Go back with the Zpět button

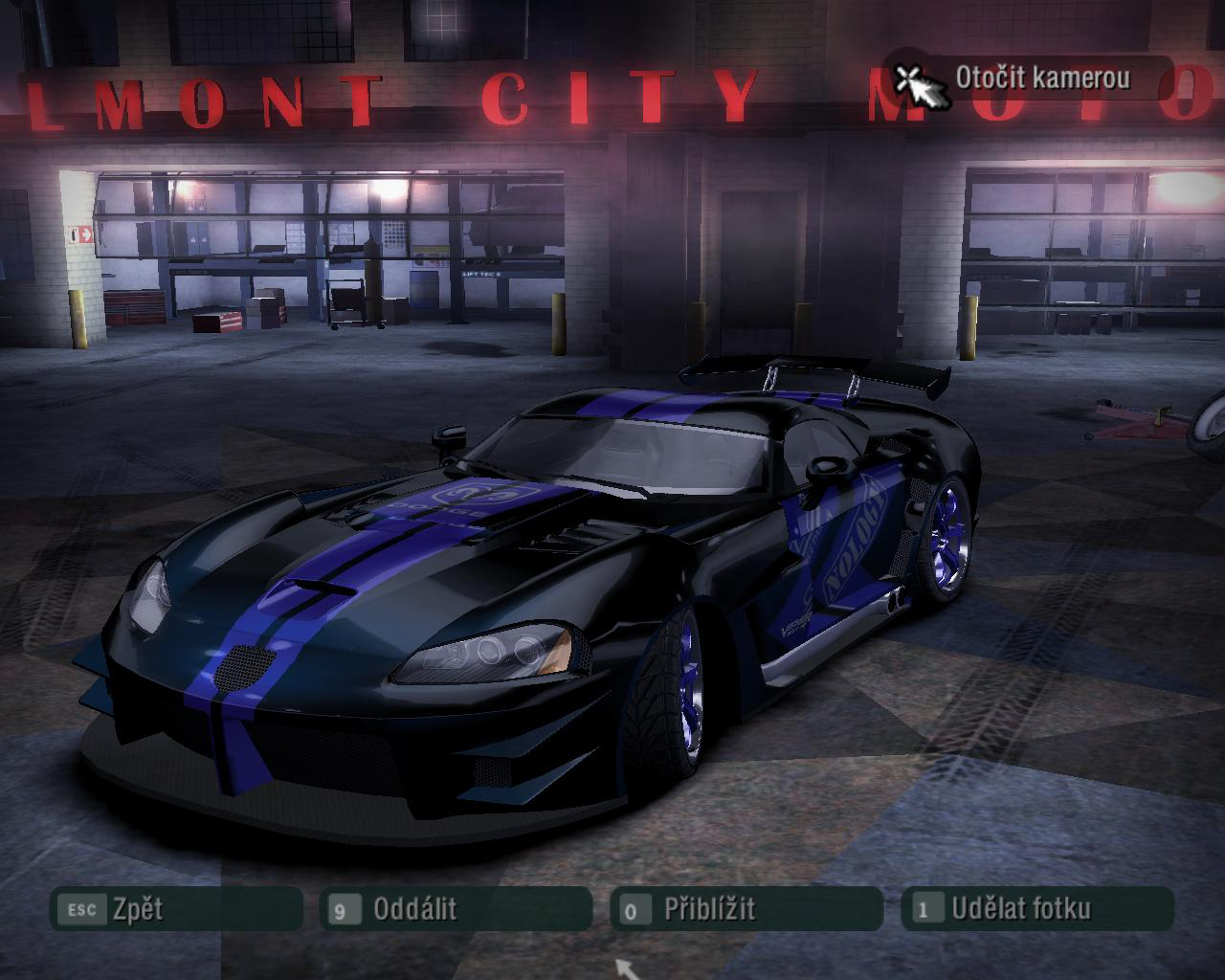coord(176,909)
